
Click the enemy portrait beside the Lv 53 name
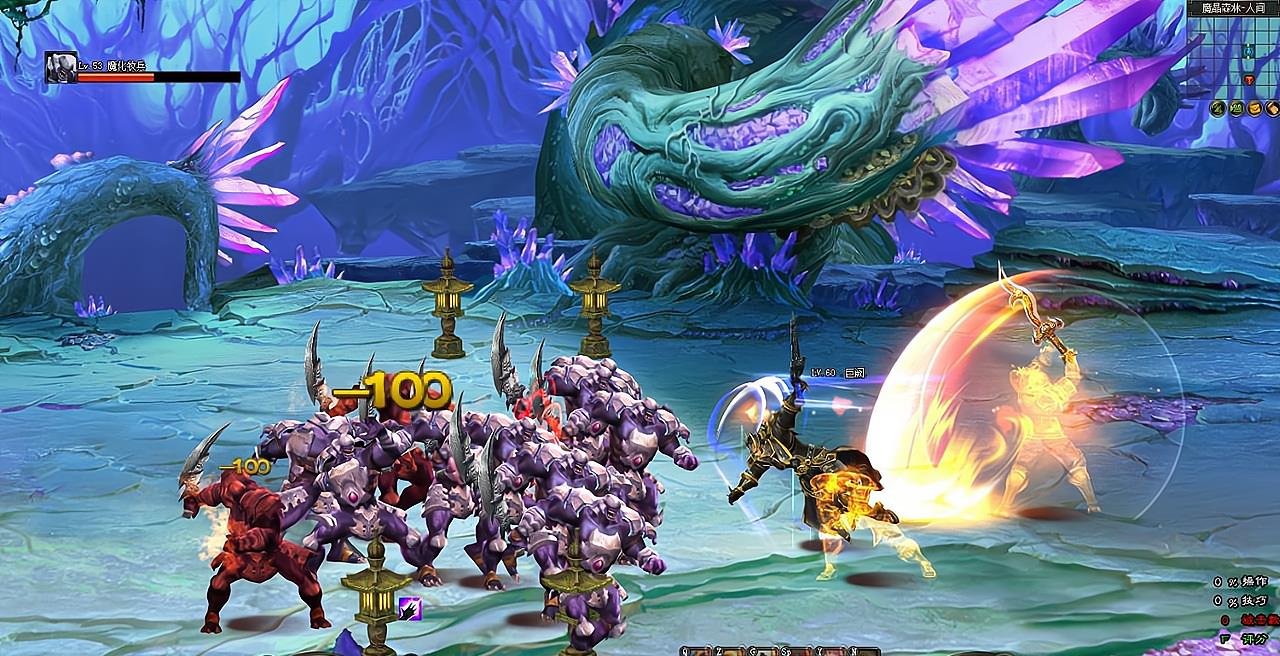pos(60,68)
